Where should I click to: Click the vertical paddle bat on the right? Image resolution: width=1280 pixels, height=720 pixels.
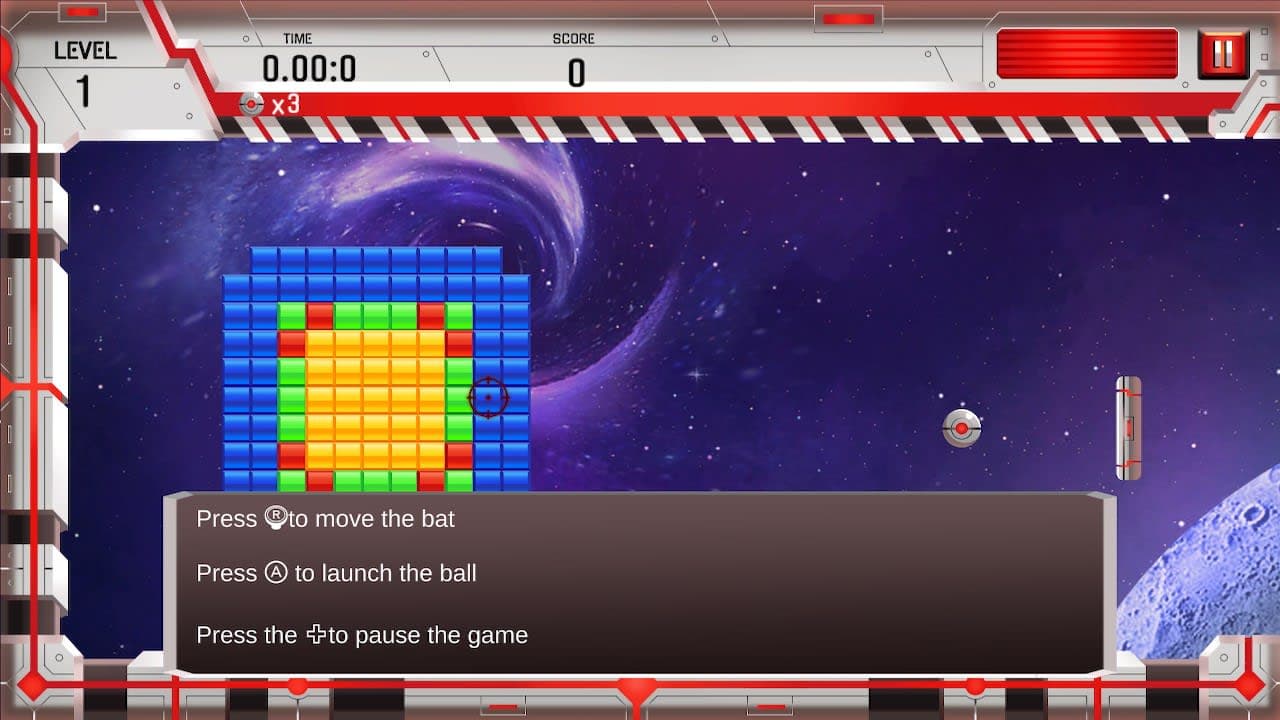click(x=1129, y=426)
